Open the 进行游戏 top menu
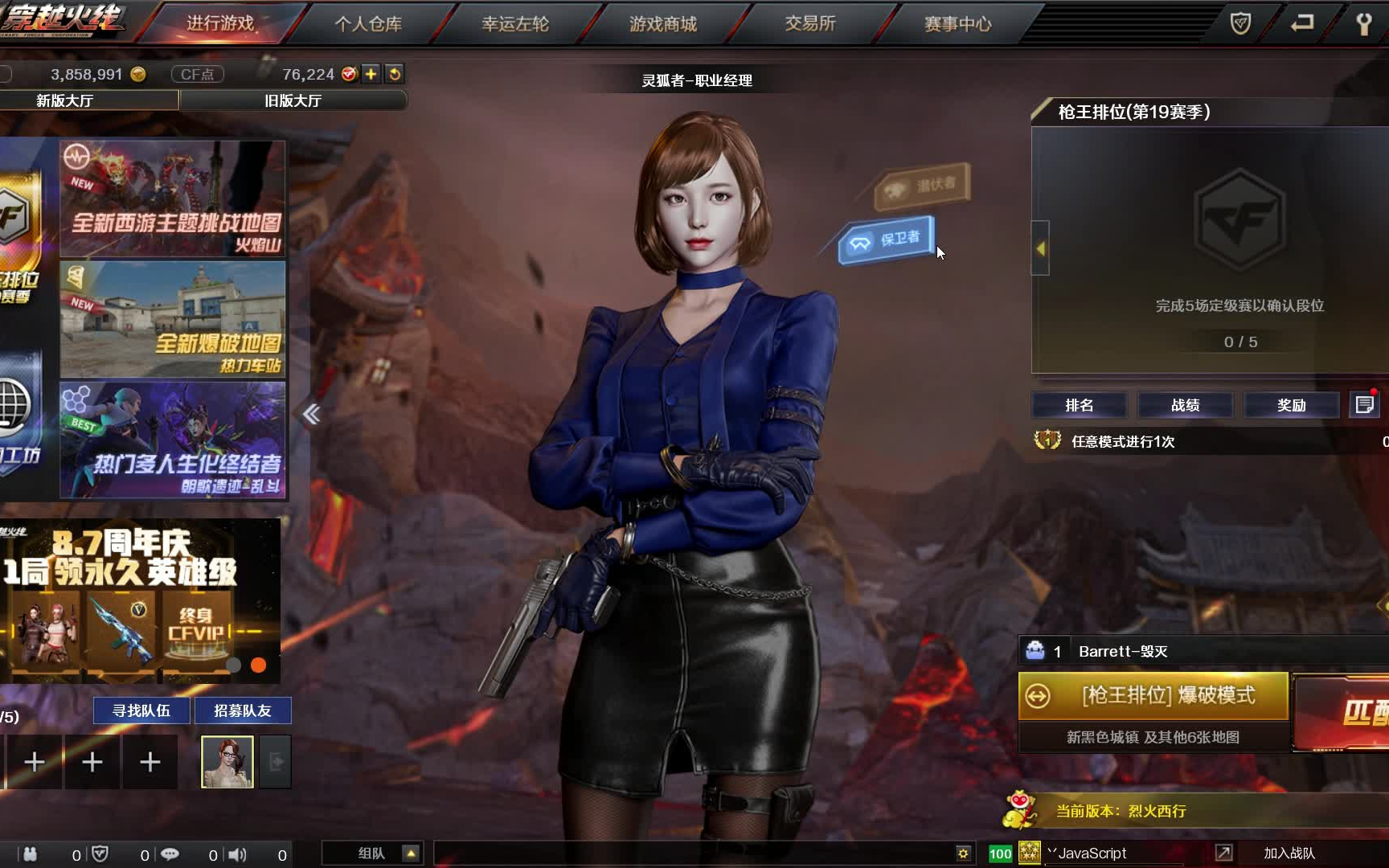The height and width of the screenshot is (868, 1389). tap(220, 23)
